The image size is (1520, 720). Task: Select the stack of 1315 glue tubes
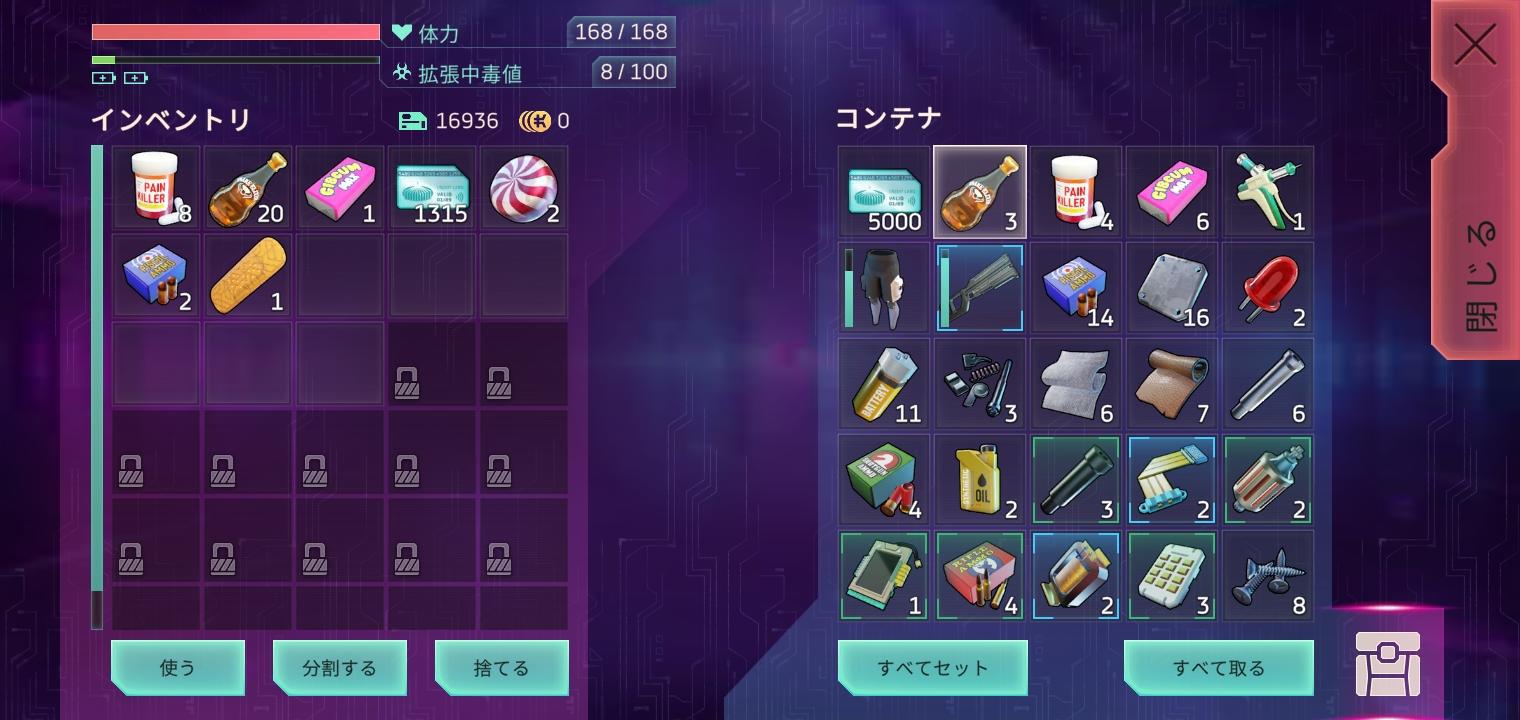pos(431,189)
